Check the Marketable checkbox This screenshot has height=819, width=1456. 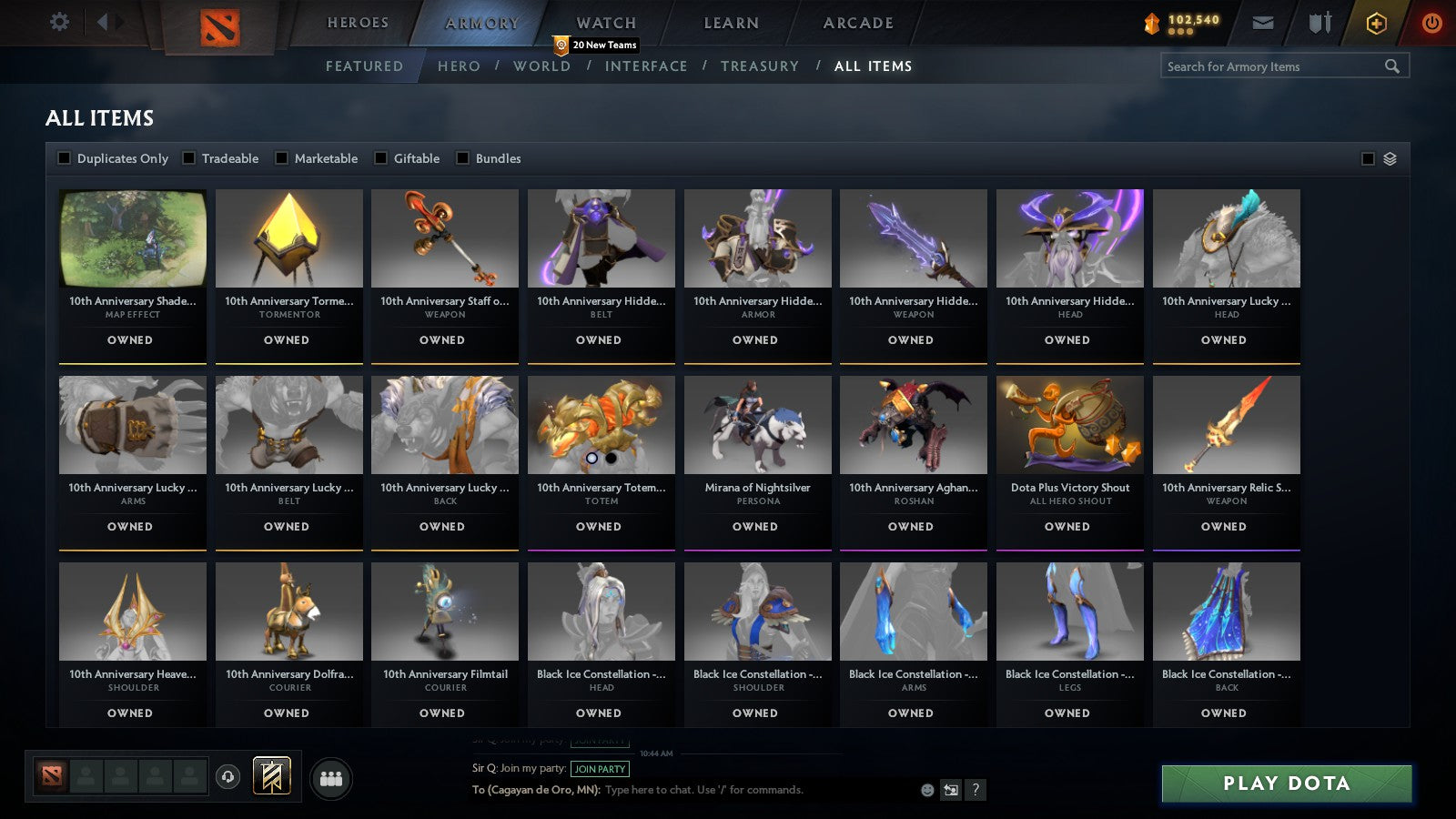pos(282,157)
